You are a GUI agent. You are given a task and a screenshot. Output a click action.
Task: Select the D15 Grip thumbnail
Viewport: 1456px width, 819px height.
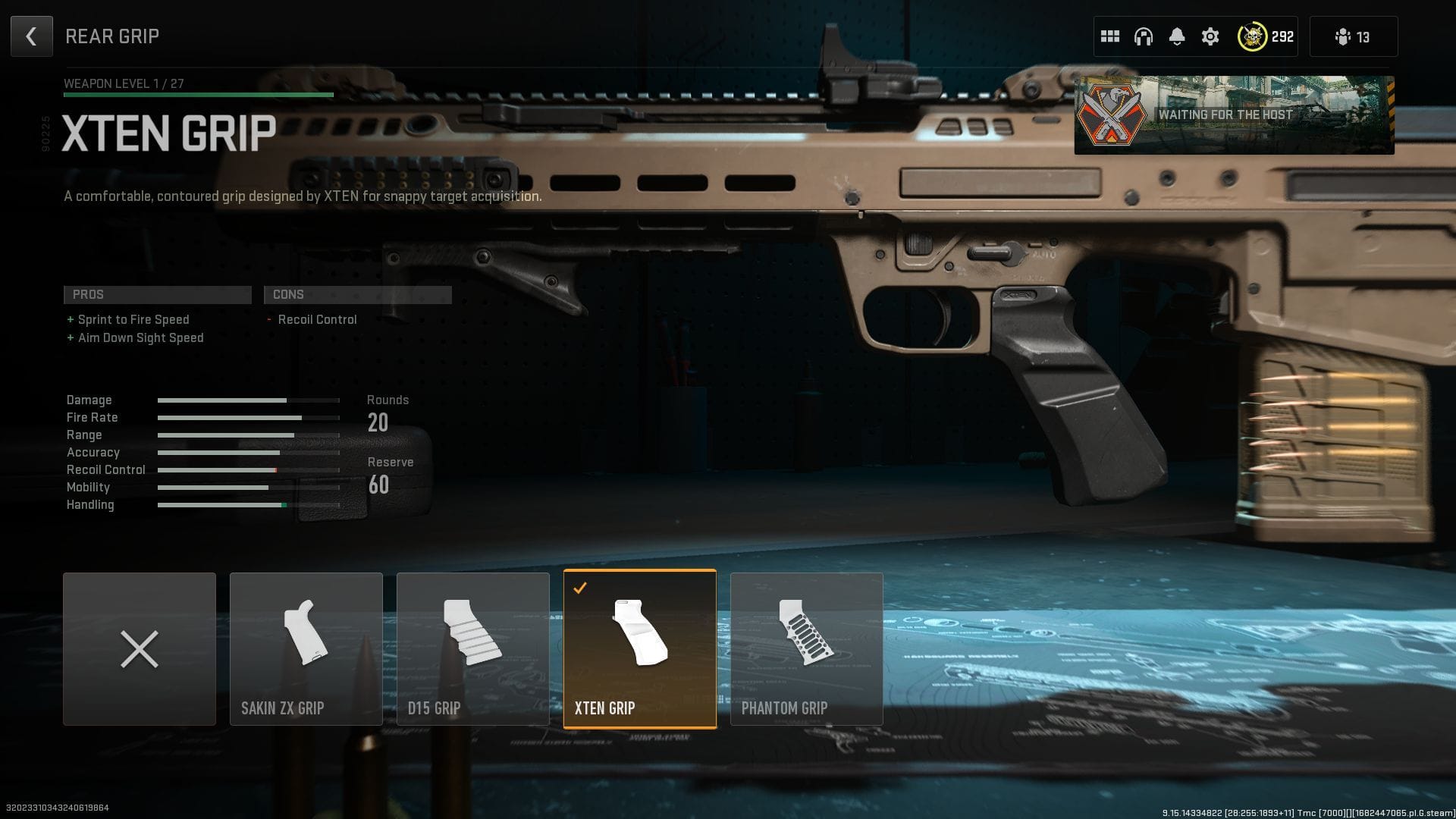coord(472,648)
